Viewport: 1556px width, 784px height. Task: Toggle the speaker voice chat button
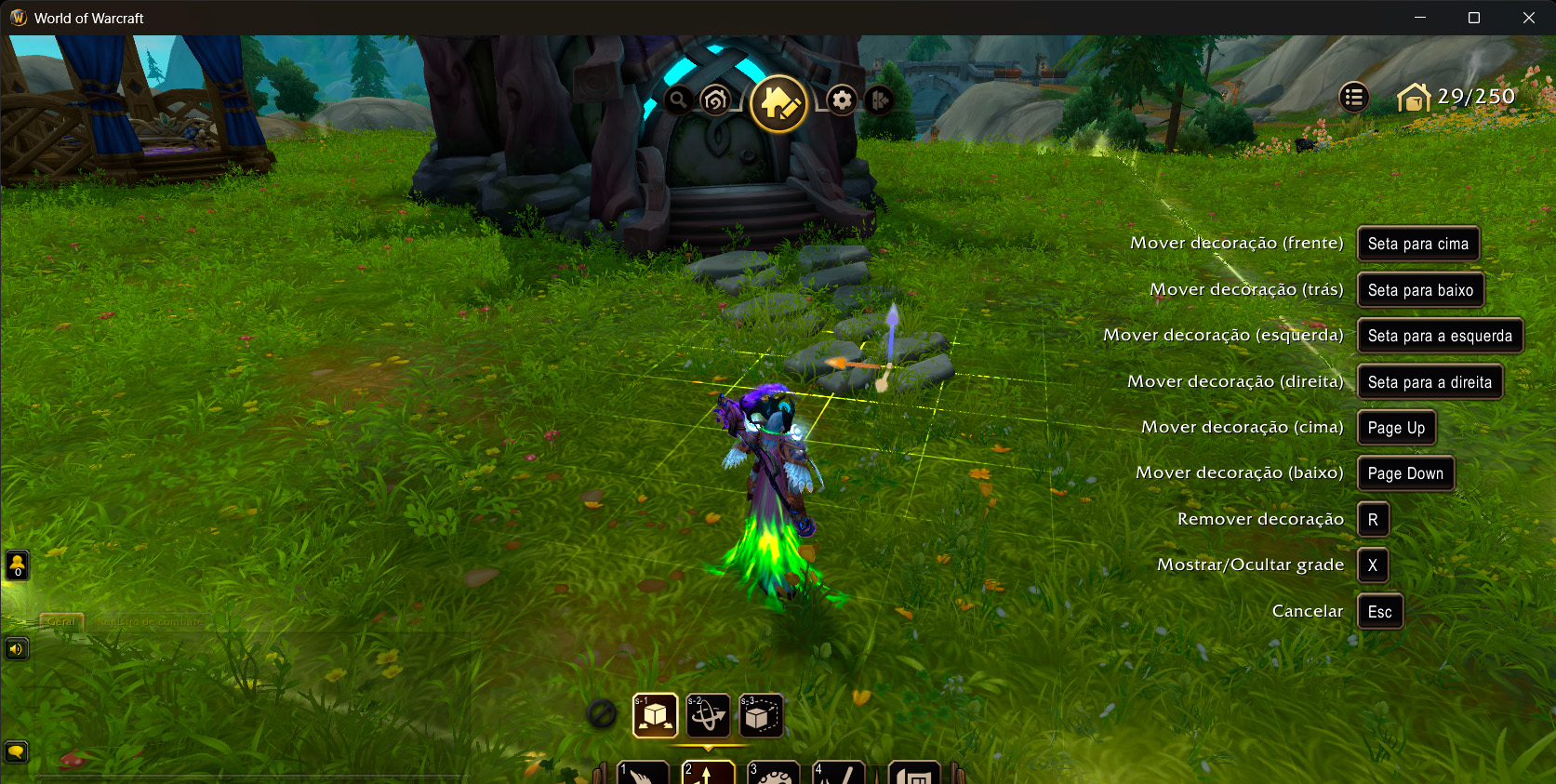click(x=17, y=648)
